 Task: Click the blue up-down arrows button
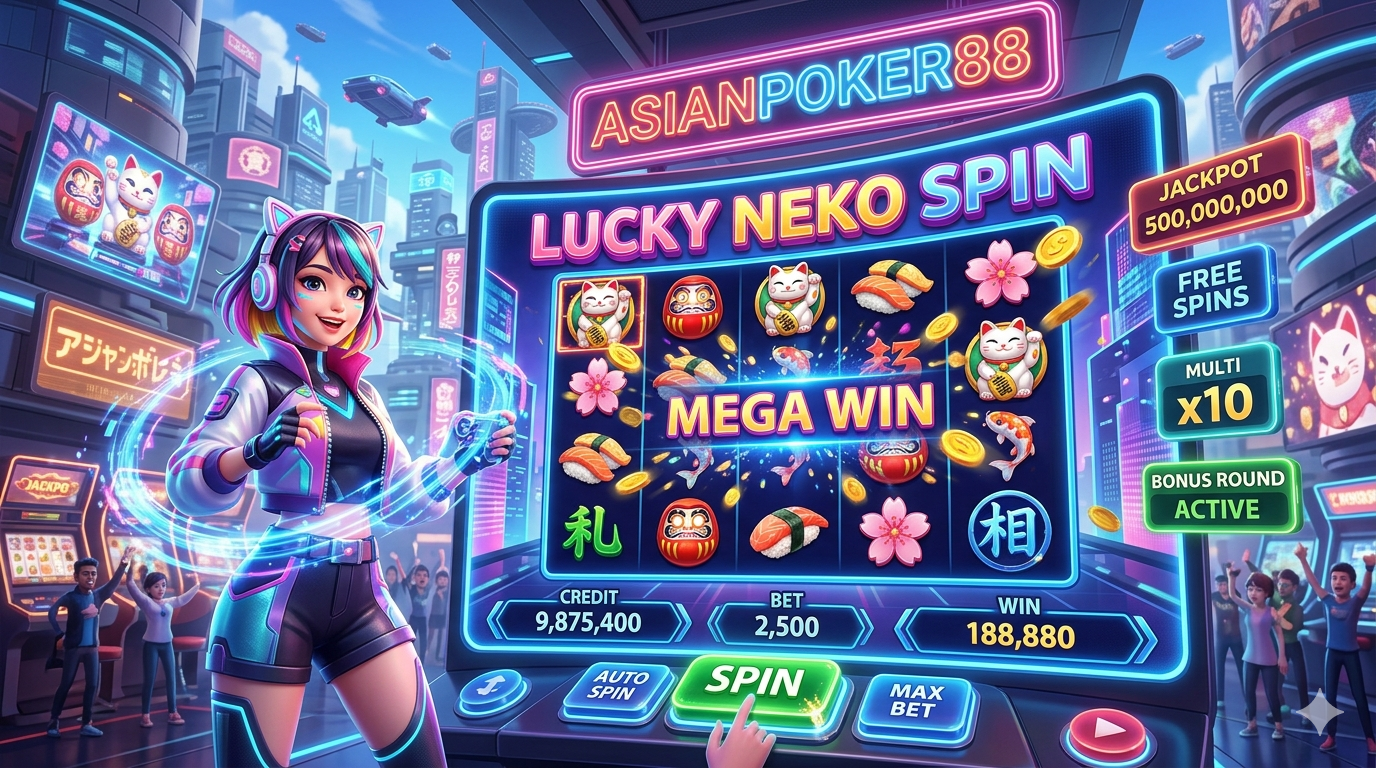[x=491, y=689]
